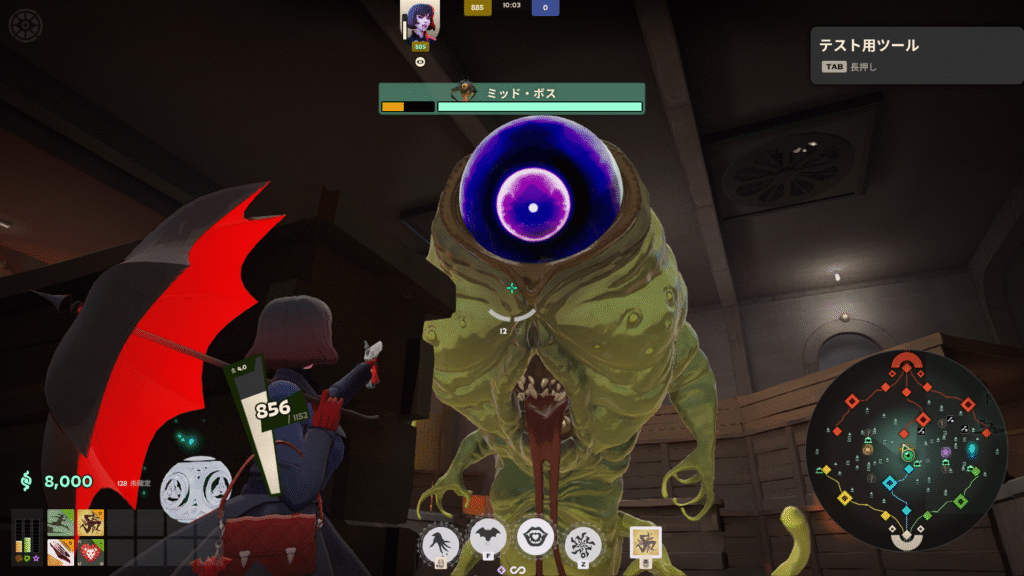
Task: Open the gear menu icon in the corner
Action: pos(25,24)
